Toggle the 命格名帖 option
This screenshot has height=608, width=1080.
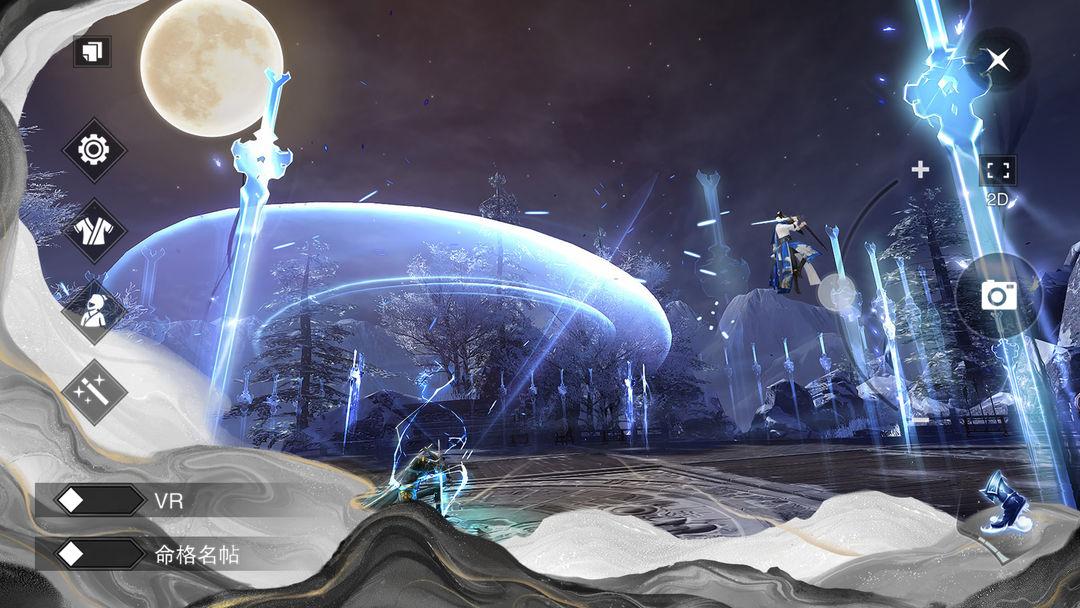(x=100, y=554)
